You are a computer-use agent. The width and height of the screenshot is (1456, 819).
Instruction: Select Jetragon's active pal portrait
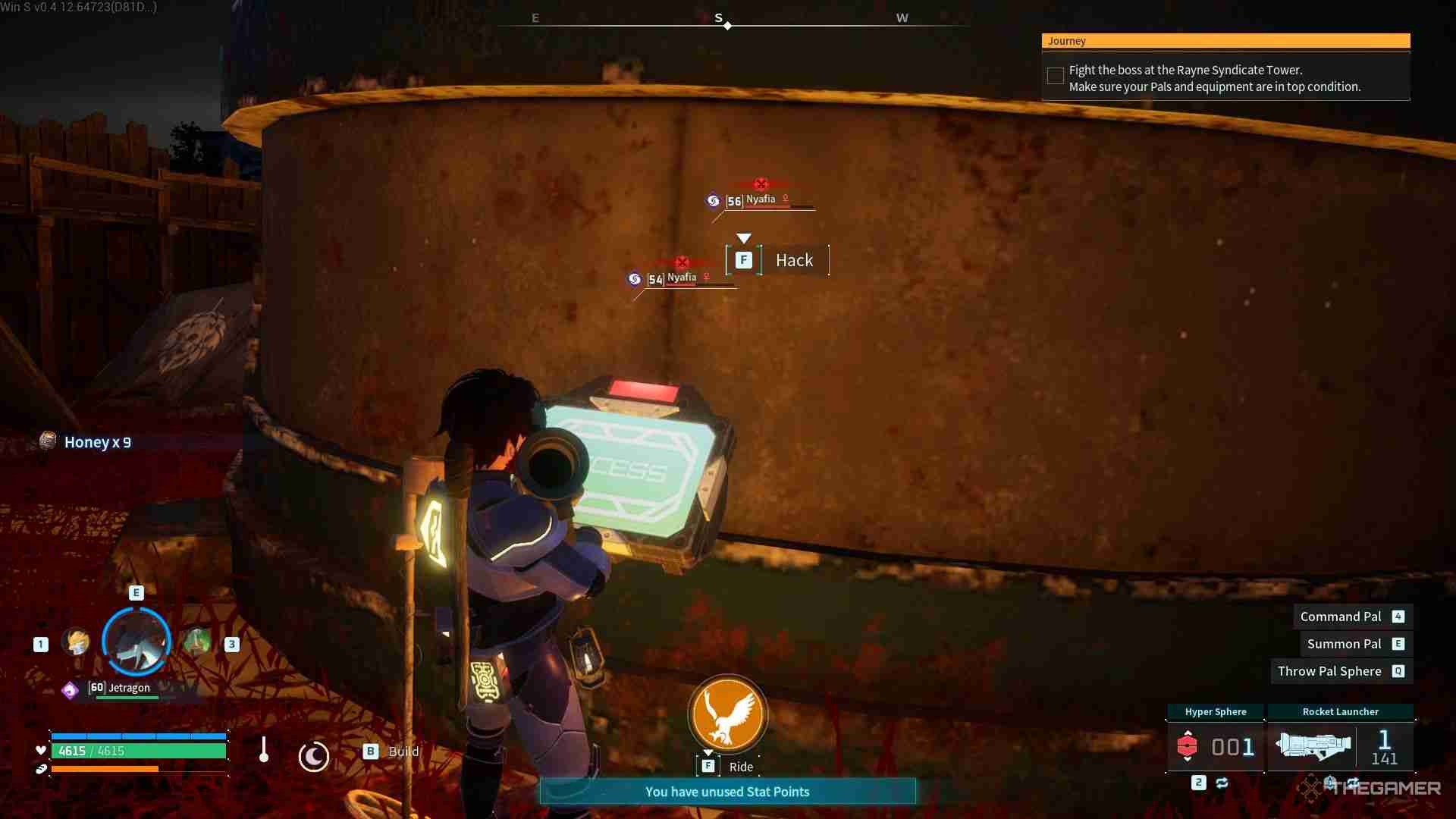pos(136,642)
